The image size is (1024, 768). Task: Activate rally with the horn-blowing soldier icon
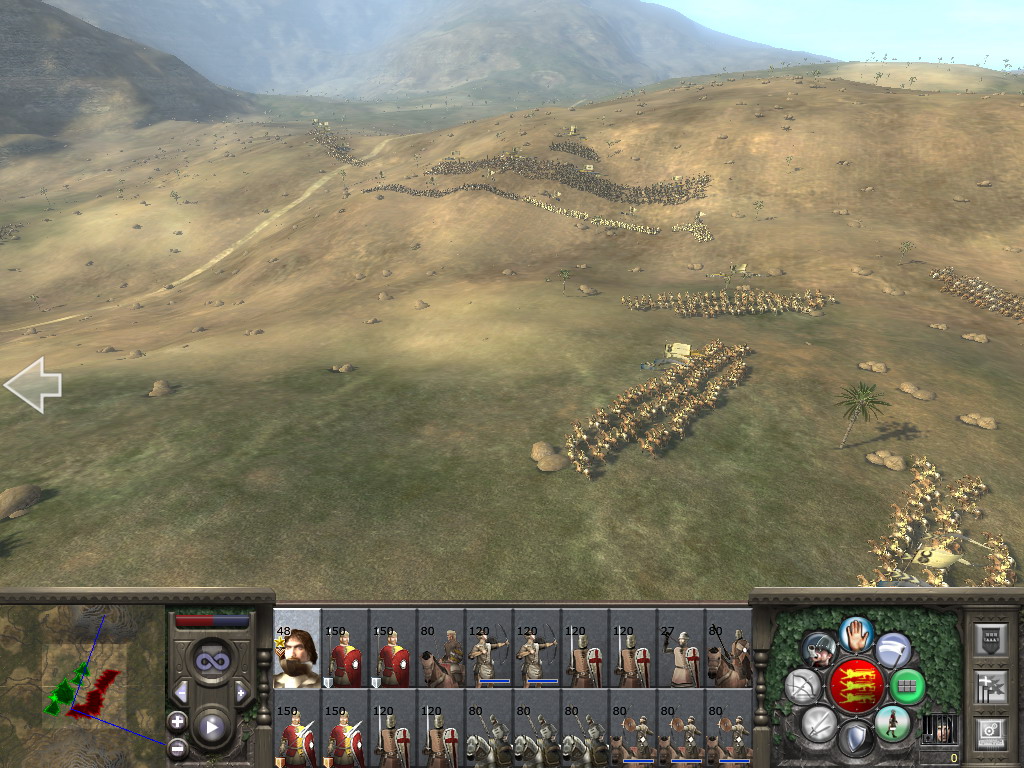pyautogui.click(x=819, y=649)
